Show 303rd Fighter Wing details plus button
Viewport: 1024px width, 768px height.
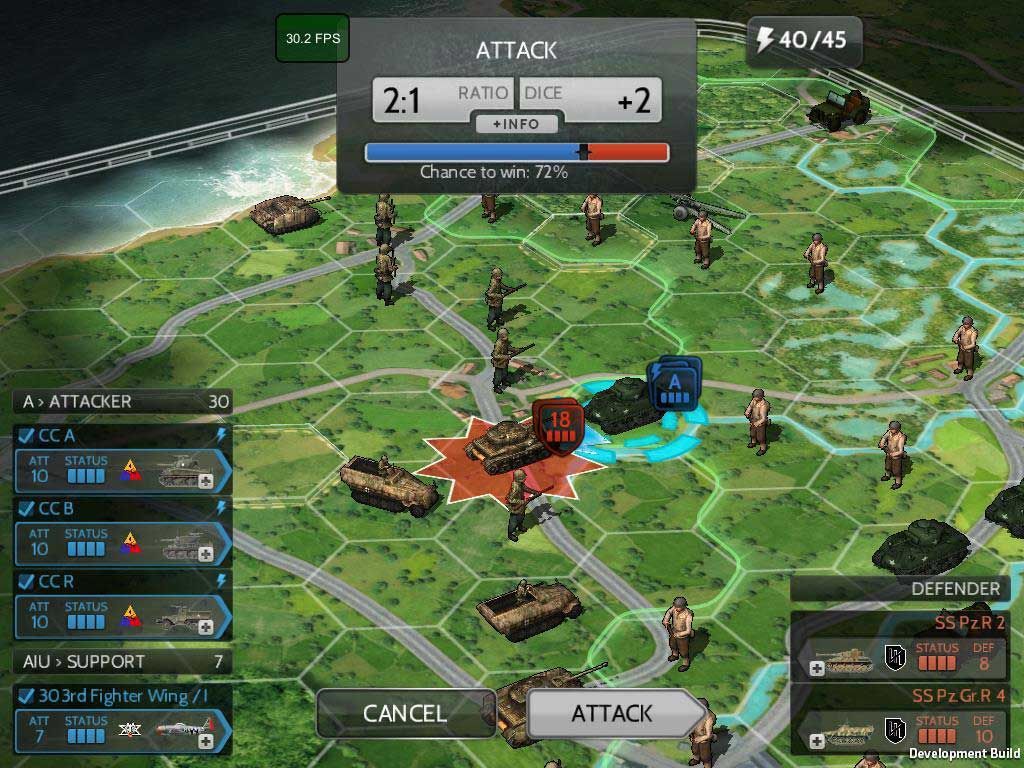[206, 741]
